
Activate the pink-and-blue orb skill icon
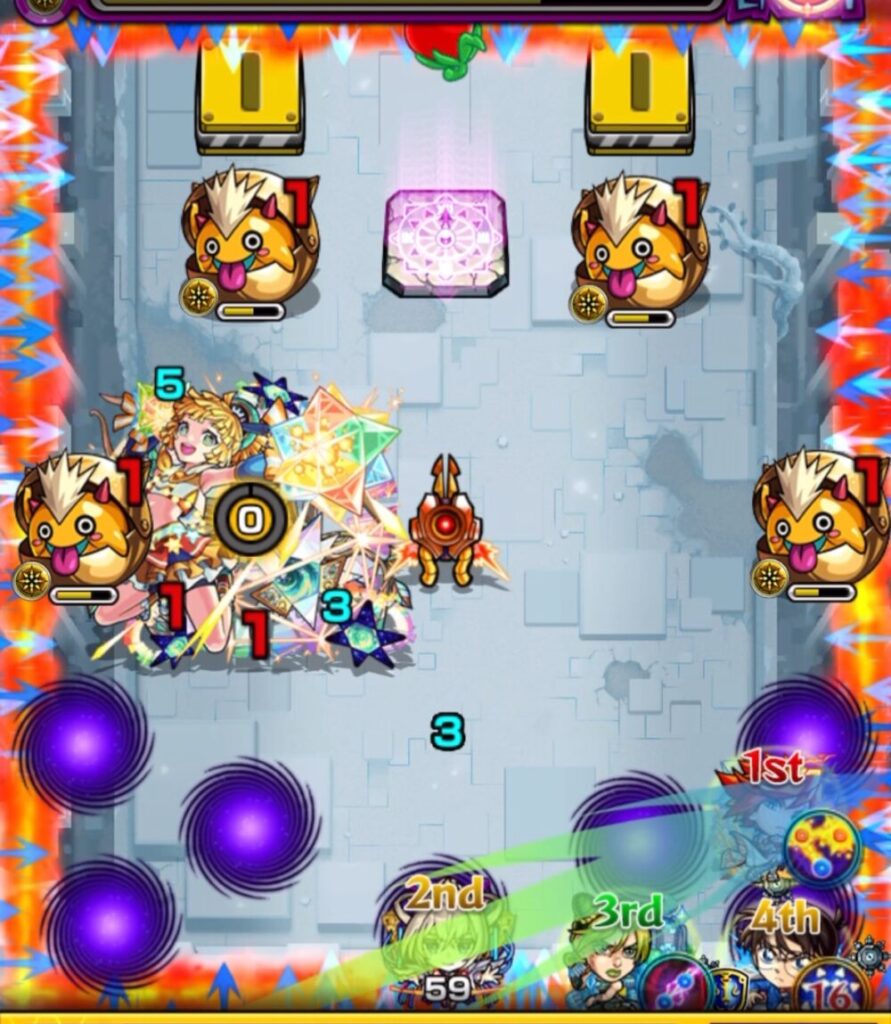coord(671,984)
